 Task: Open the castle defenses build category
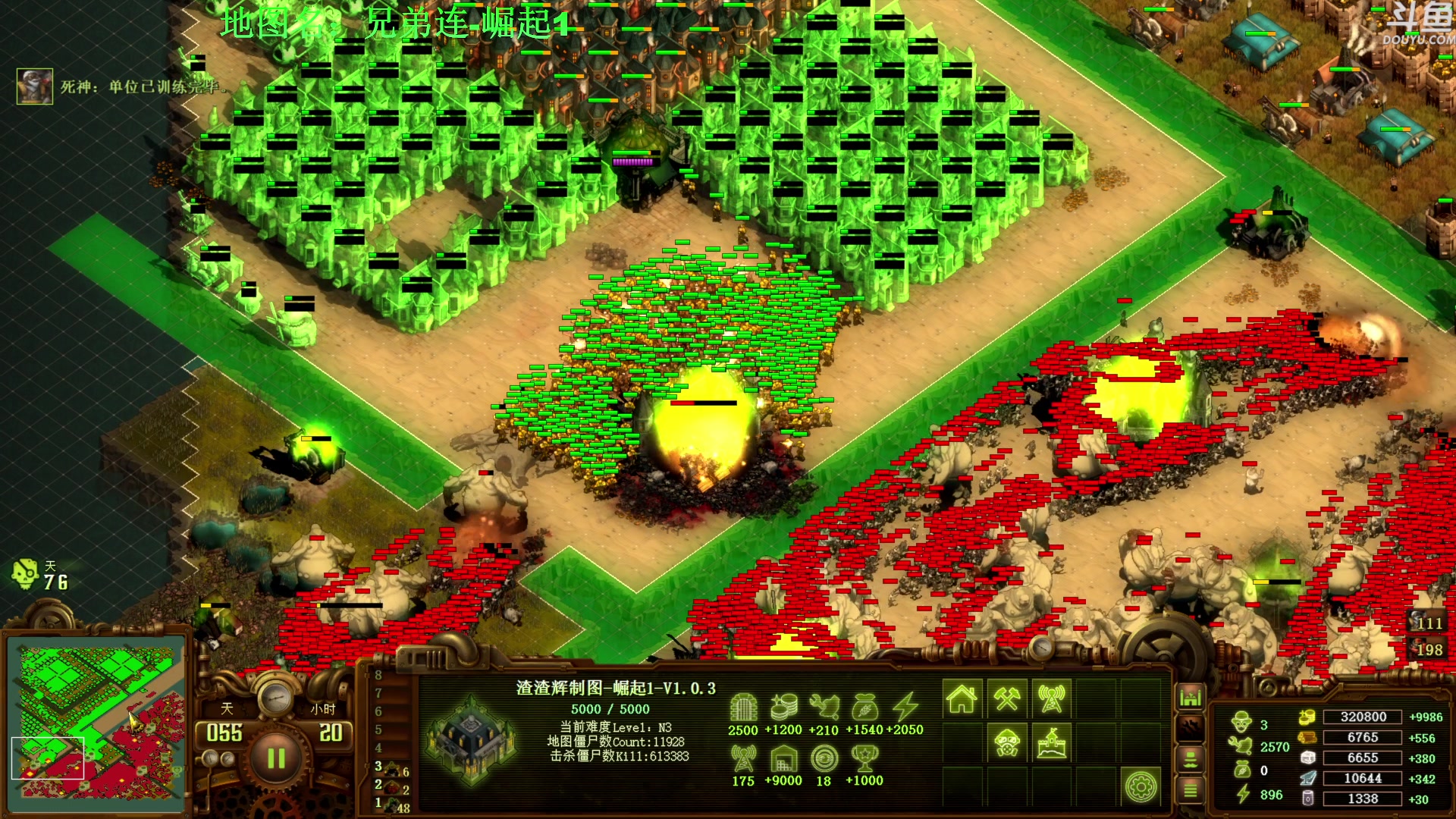(x=1051, y=742)
